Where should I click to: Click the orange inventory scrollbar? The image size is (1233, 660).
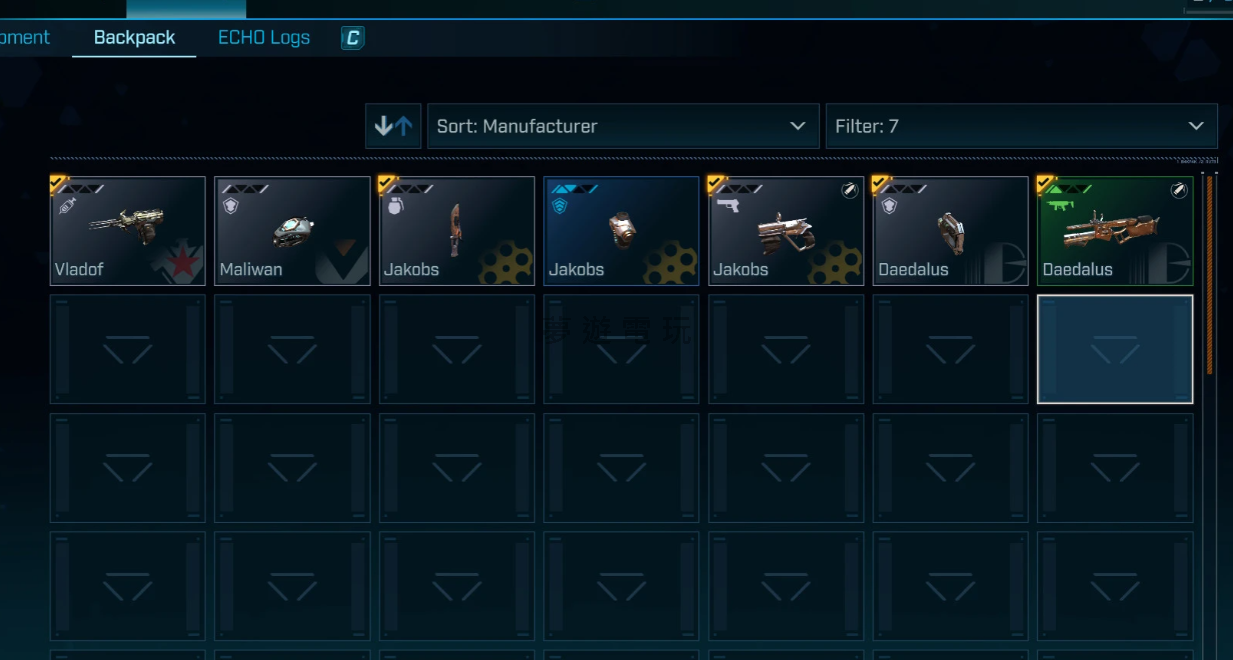click(x=1209, y=275)
